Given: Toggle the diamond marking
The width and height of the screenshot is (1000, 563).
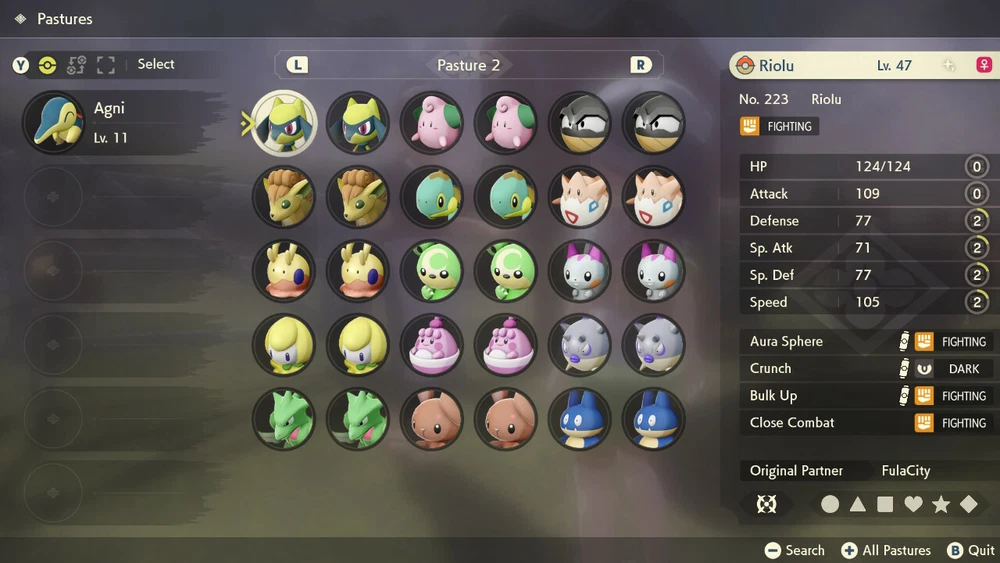Looking at the screenshot, I should pyautogui.click(x=968, y=505).
